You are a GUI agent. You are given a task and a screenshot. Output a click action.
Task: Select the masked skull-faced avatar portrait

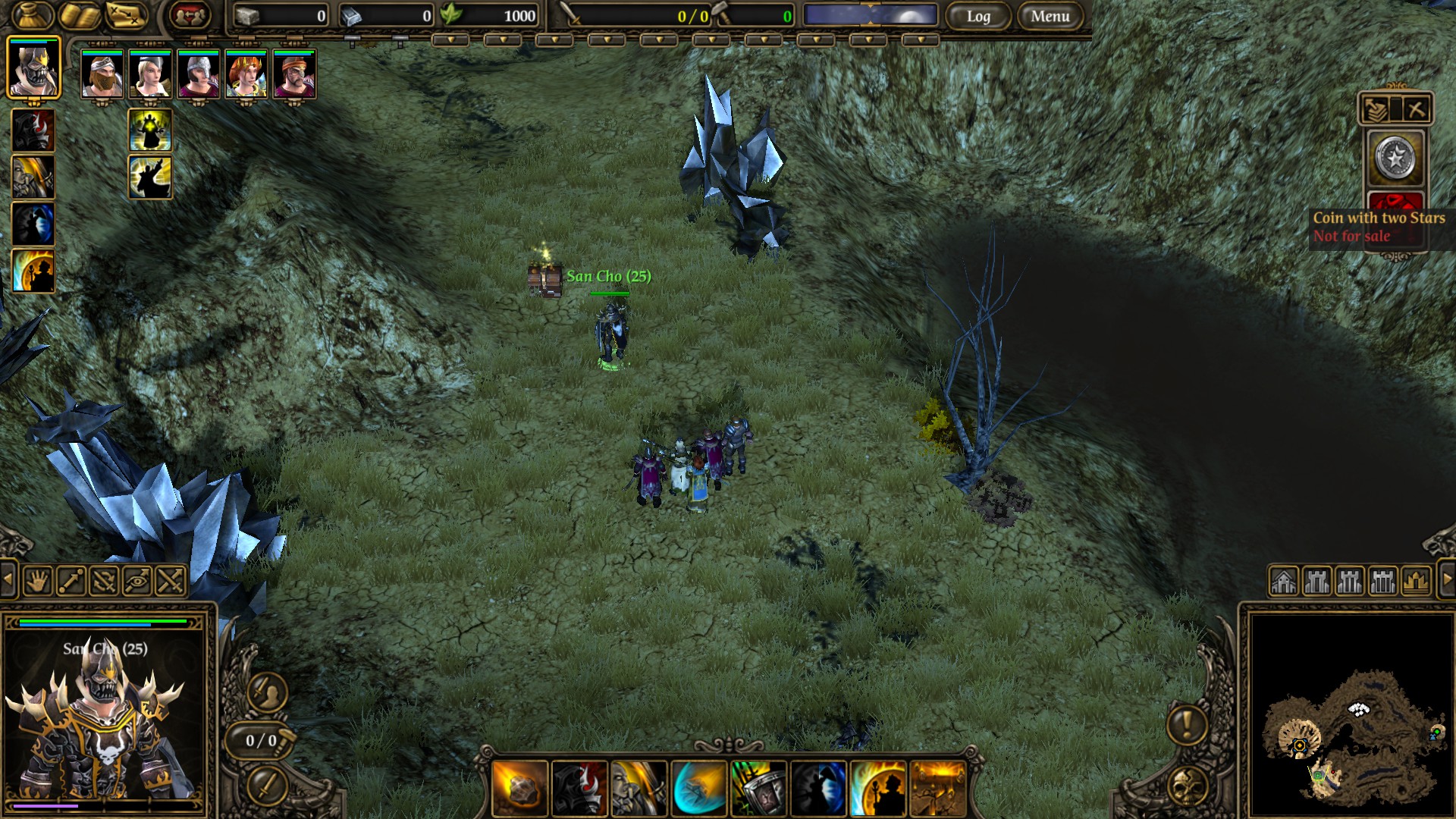coord(33,68)
